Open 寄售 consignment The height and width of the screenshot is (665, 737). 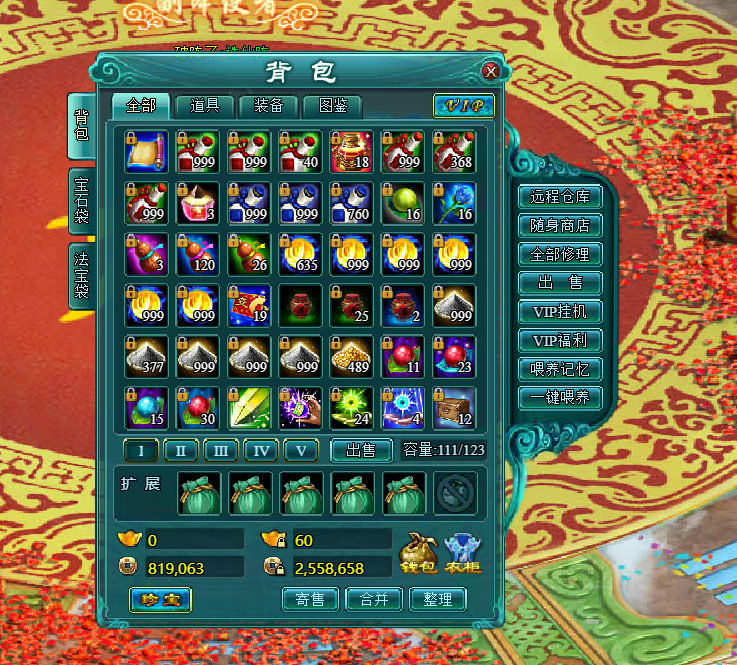tap(310, 599)
